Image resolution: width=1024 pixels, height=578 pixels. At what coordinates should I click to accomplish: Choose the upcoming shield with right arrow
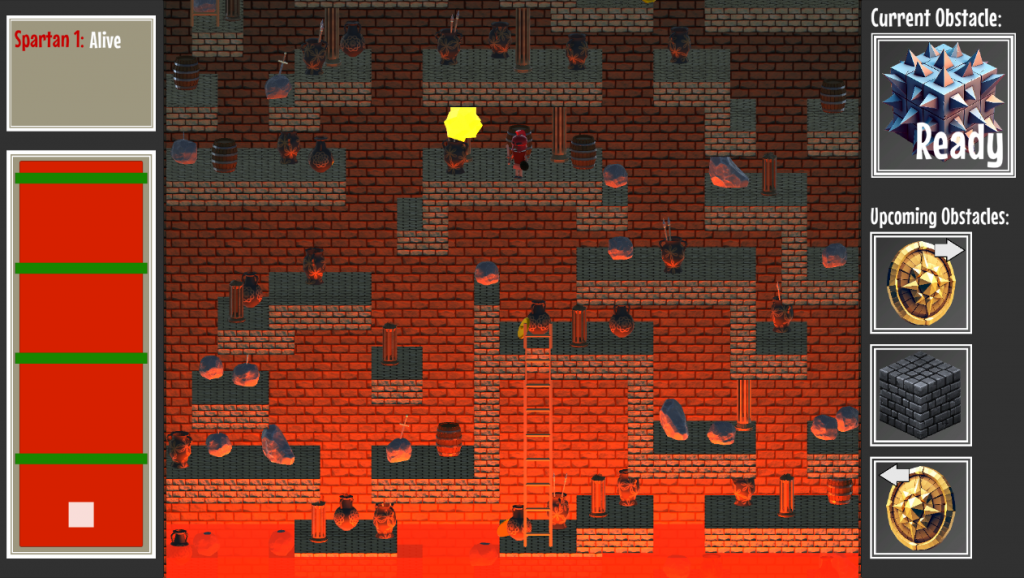921,283
